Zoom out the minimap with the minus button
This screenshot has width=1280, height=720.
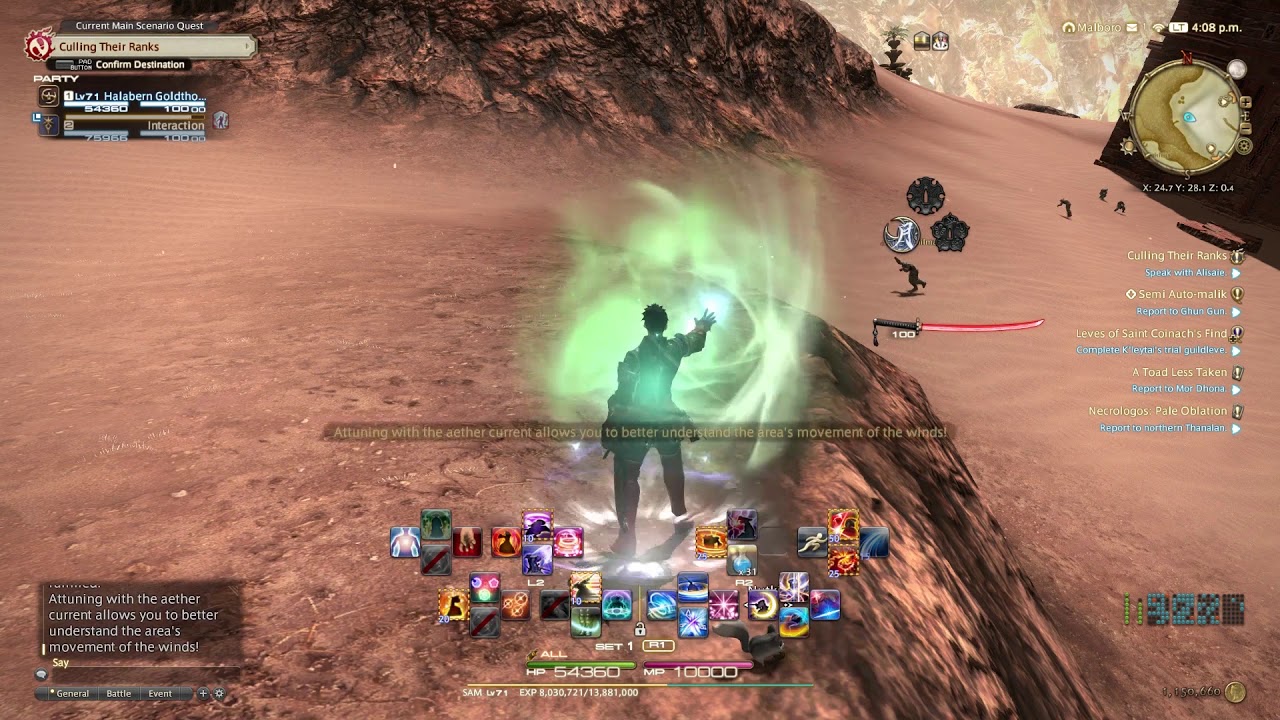pos(1246,129)
